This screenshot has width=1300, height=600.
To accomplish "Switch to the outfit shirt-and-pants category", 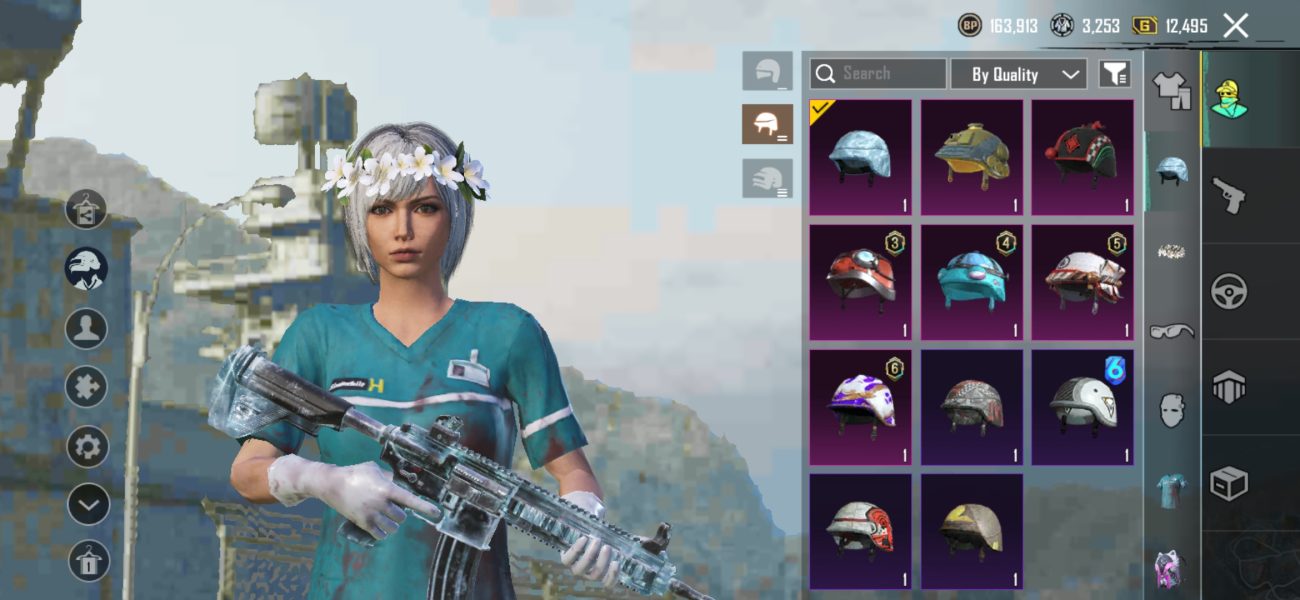I will point(1170,90).
